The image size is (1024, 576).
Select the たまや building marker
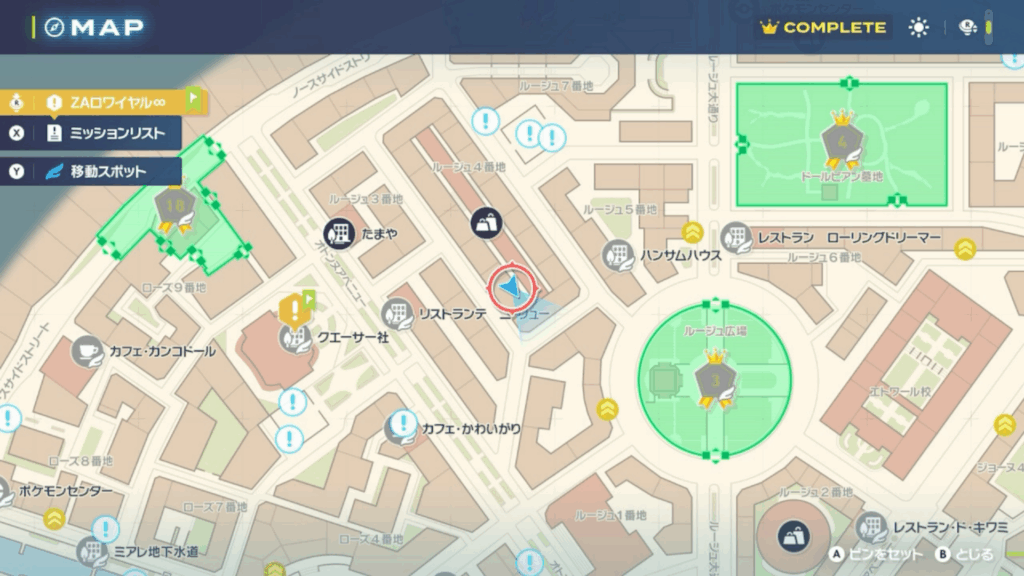340,232
